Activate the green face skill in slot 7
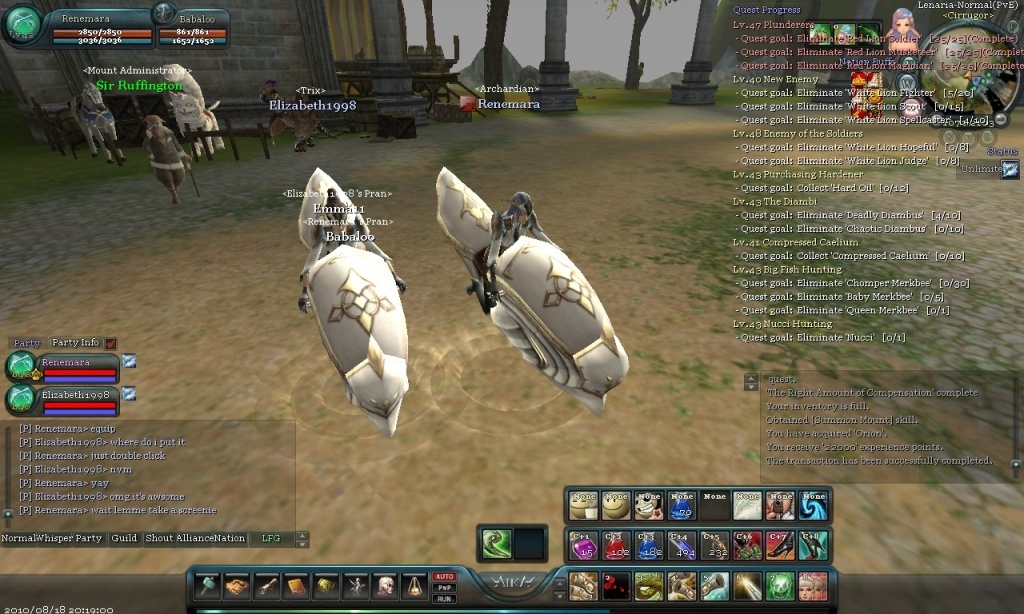The image size is (1024, 614). pos(779,586)
